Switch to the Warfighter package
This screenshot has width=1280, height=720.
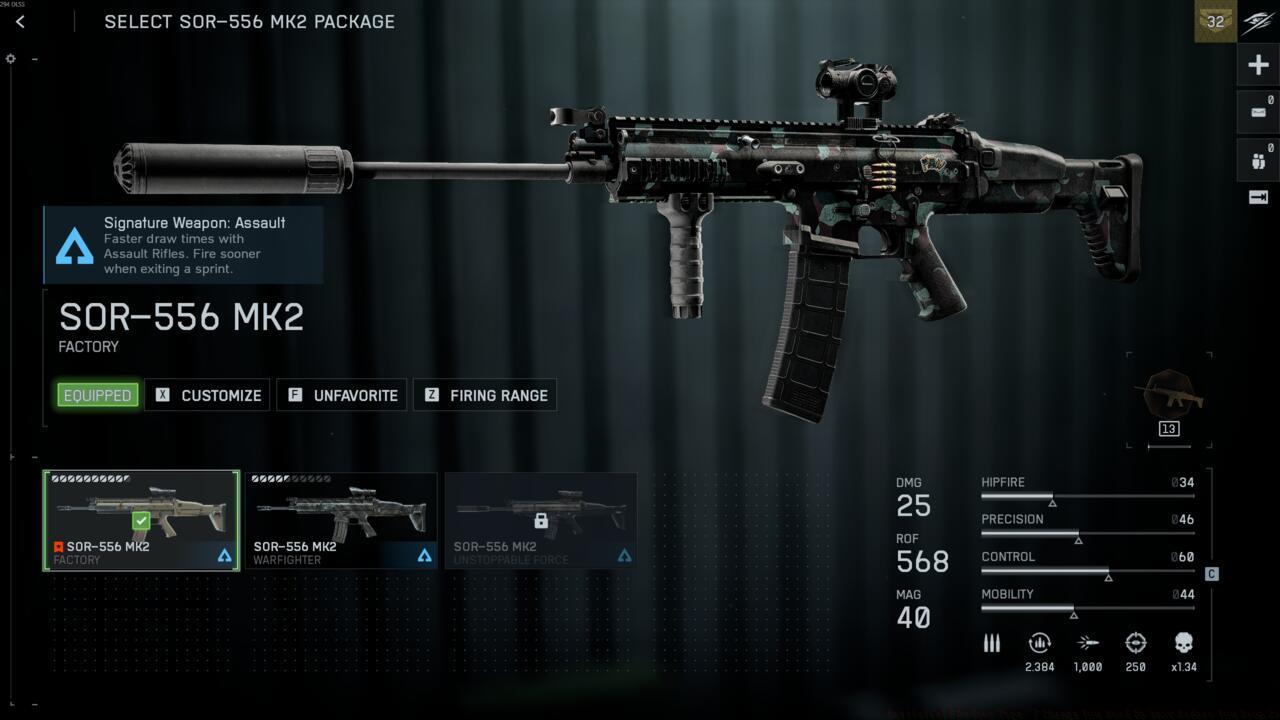341,520
